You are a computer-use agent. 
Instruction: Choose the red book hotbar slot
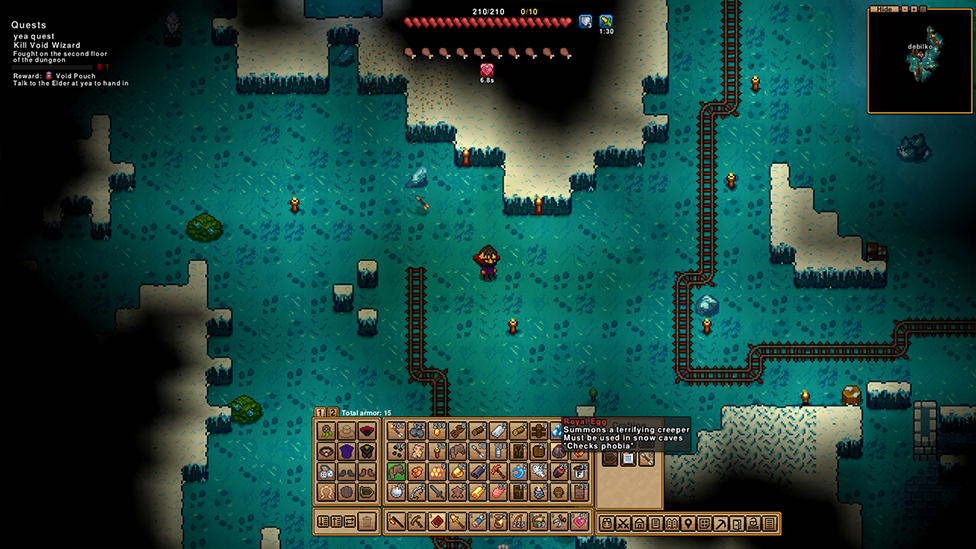click(437, 521)
